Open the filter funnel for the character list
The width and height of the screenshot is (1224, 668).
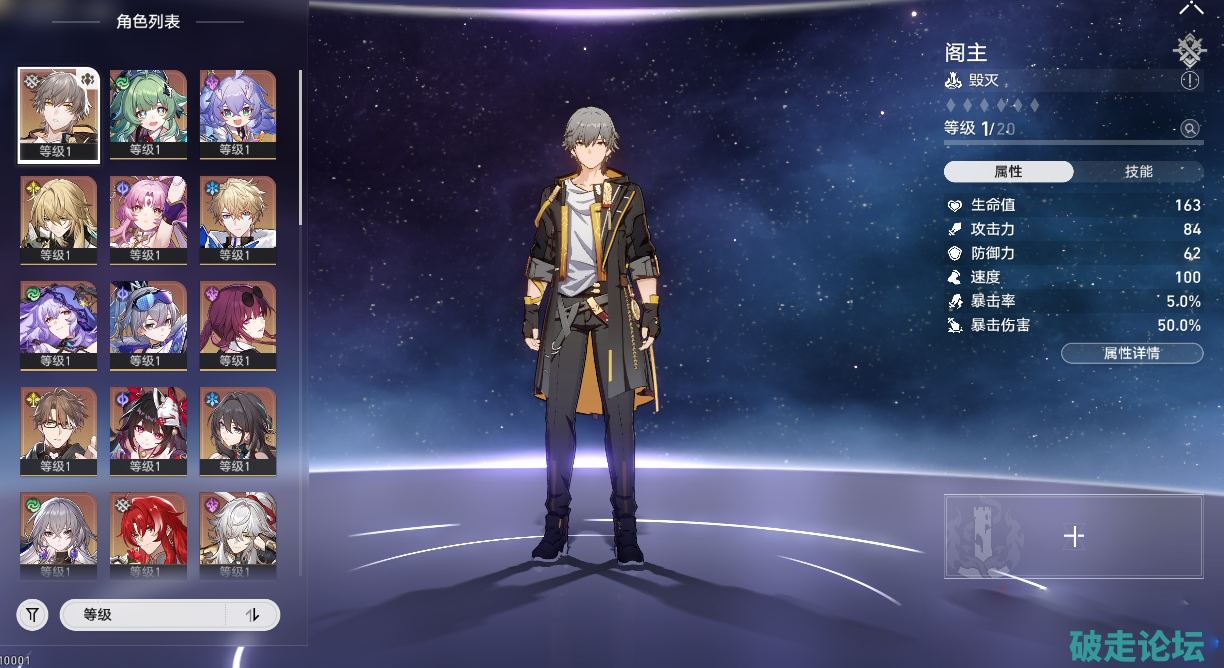coord(32,615)
